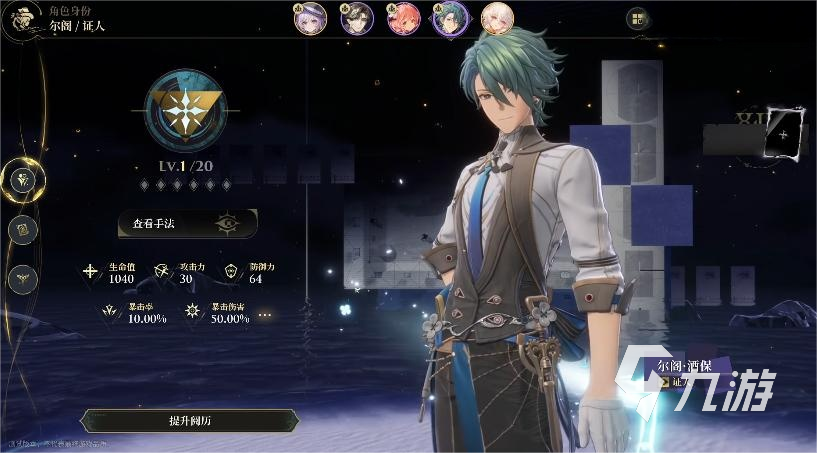
Task: Switch to the highlighted character attributes side tab
Action: (23, 180)
